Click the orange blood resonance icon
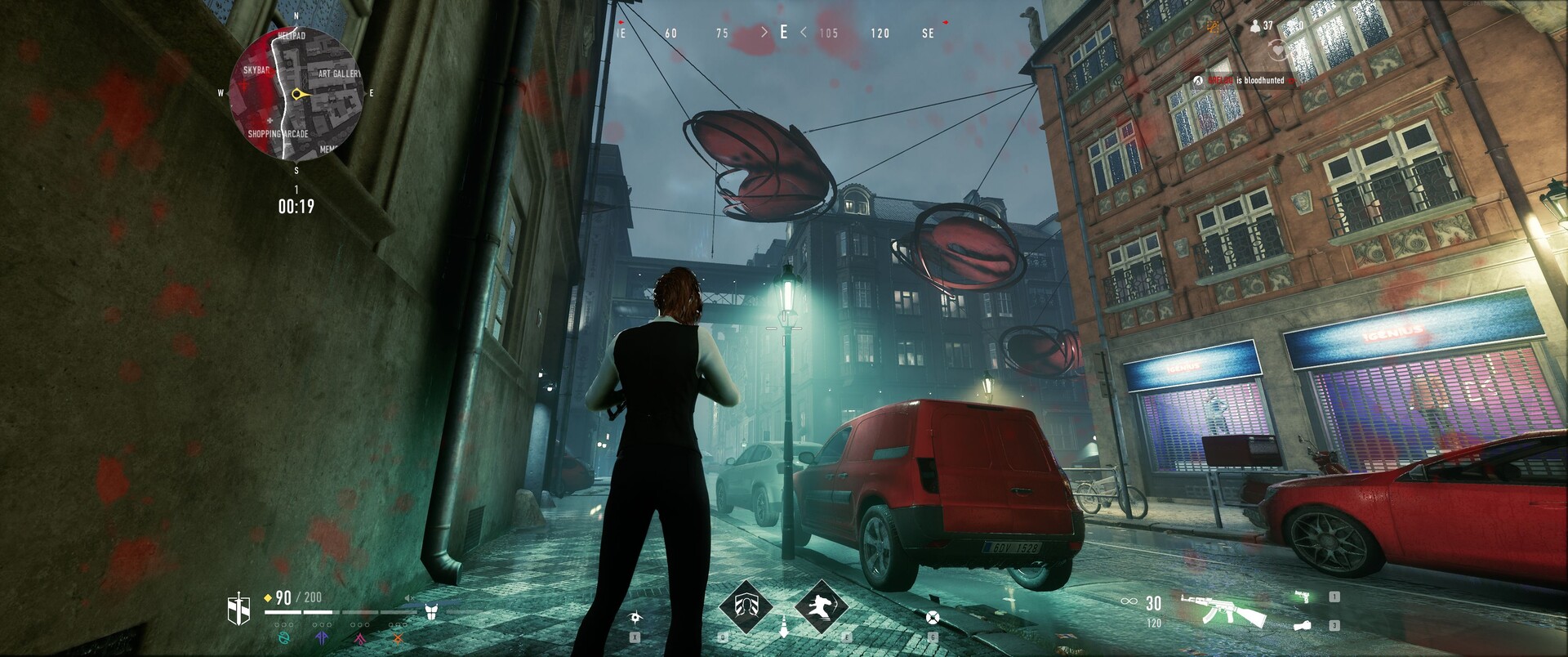 [x=398, y=636]
